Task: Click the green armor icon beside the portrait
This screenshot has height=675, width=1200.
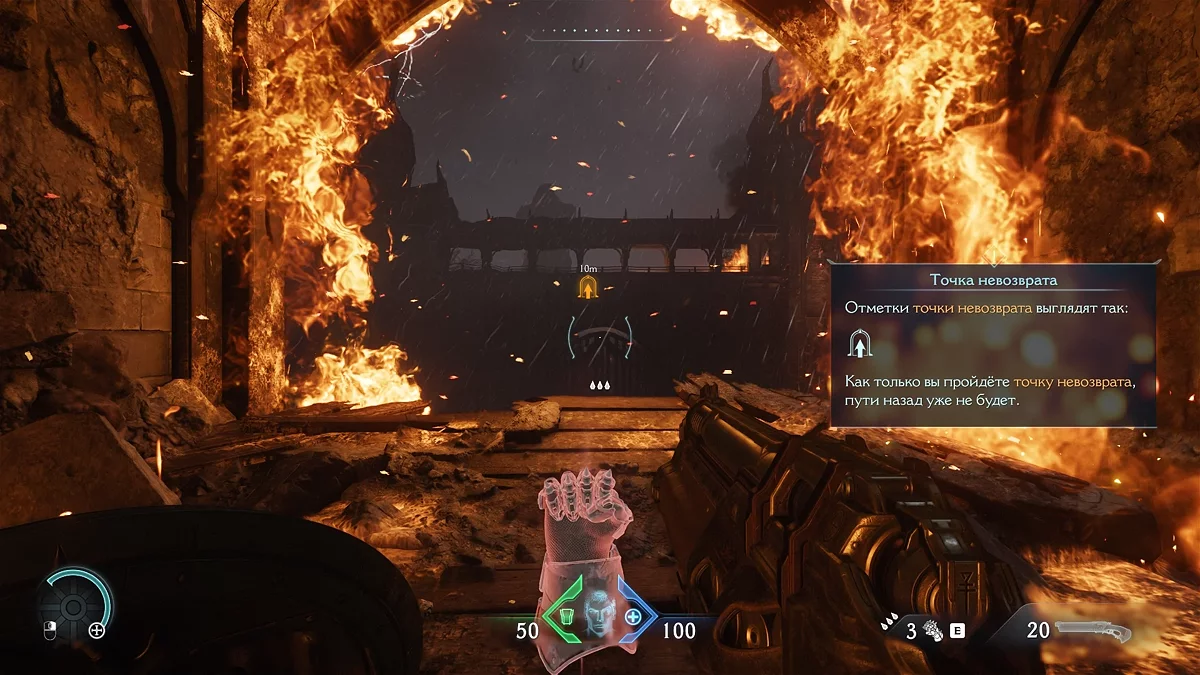Action: coord(566,617)
